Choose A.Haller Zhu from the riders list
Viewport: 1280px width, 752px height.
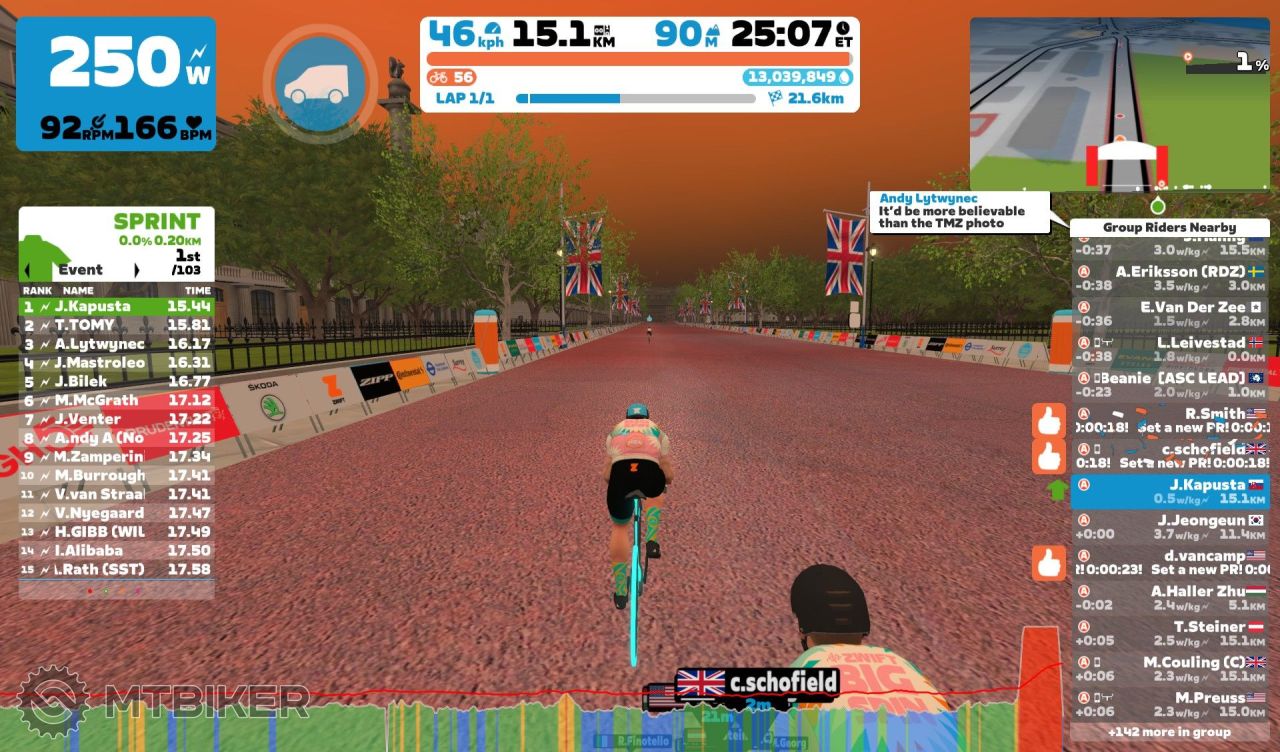pos(1169,598)
